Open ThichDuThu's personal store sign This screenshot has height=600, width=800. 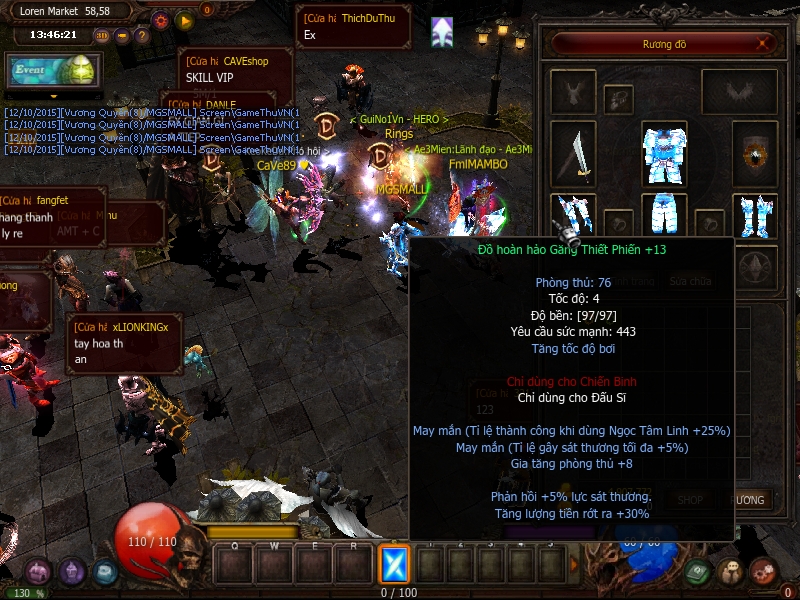[353, 26]
